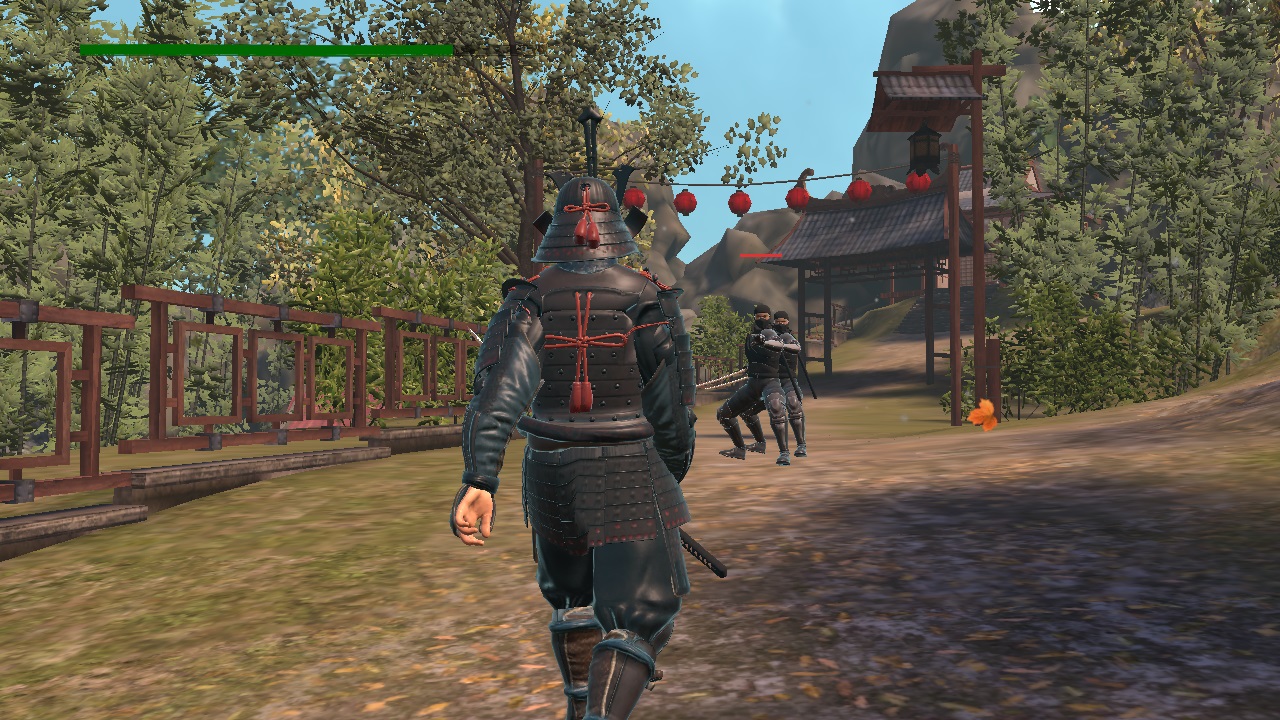Click the hanging lantern under the torii gate
Image resolution: width=1280 pixels, height=720 pixels.
[x=924, y=150]
